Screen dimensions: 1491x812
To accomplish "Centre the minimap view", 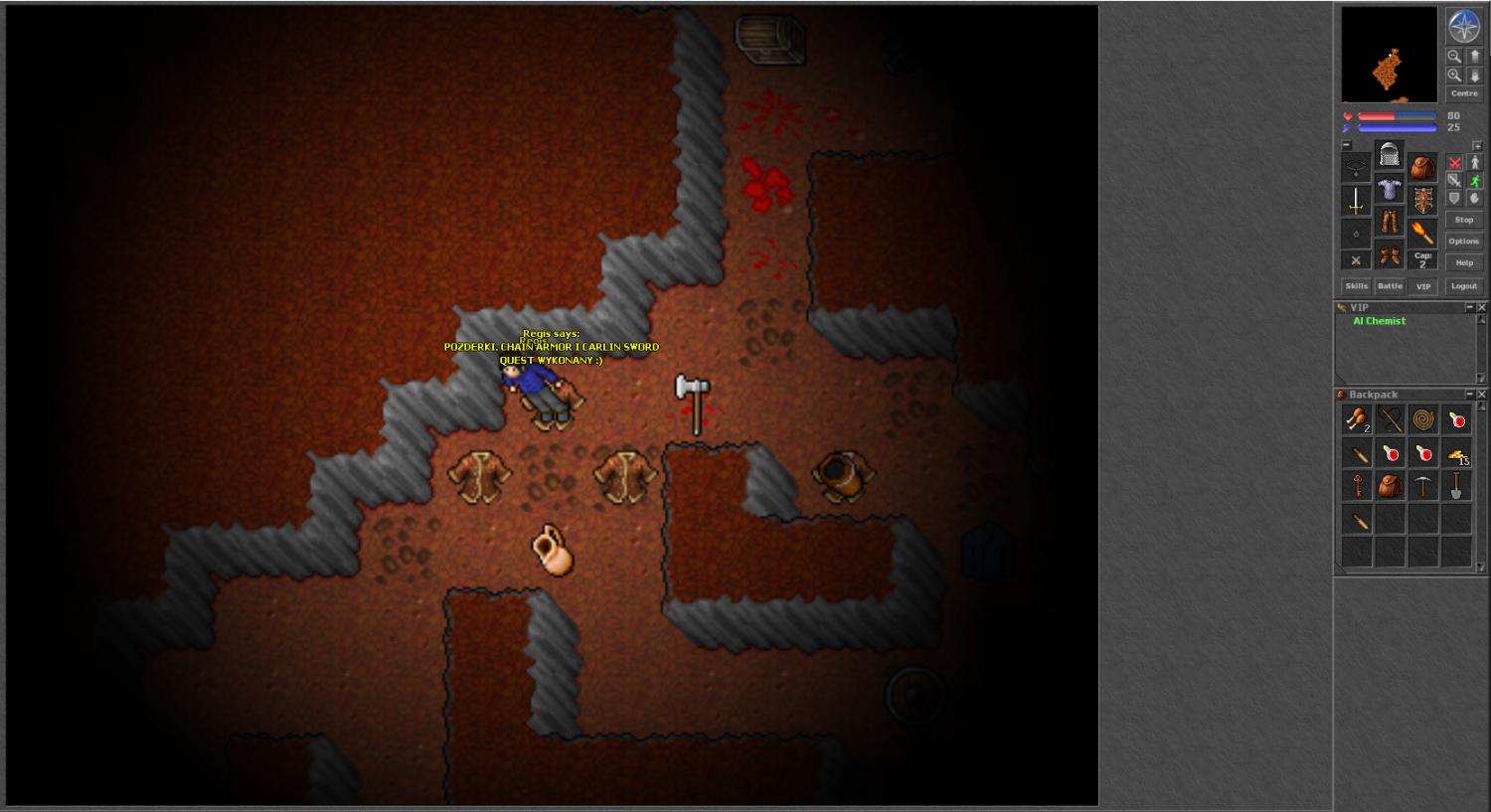I will click(x=1463, y=93).
